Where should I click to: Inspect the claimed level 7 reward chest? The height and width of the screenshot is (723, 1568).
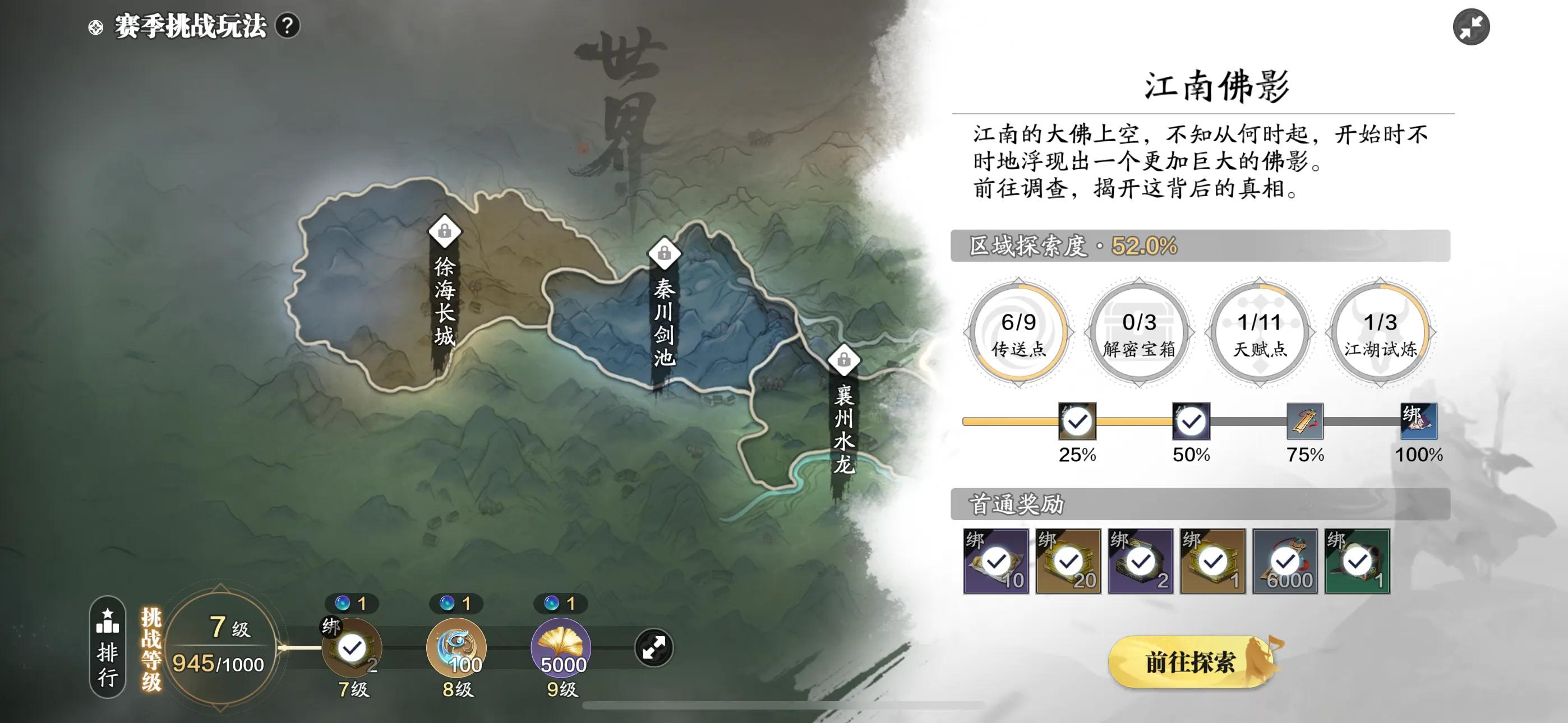tap(352, 647)
